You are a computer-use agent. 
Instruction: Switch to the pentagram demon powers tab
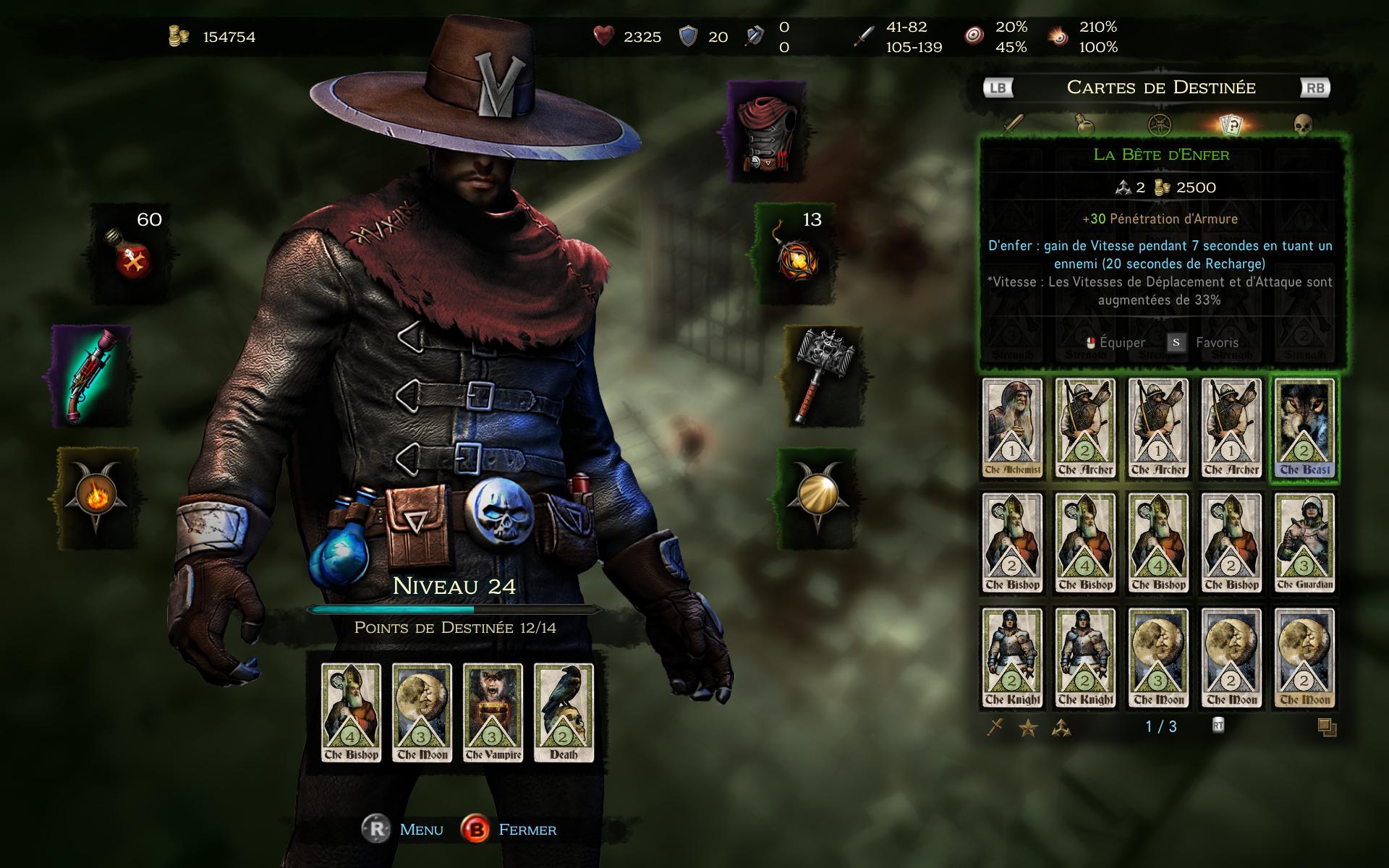click(x=1159, y=124)
